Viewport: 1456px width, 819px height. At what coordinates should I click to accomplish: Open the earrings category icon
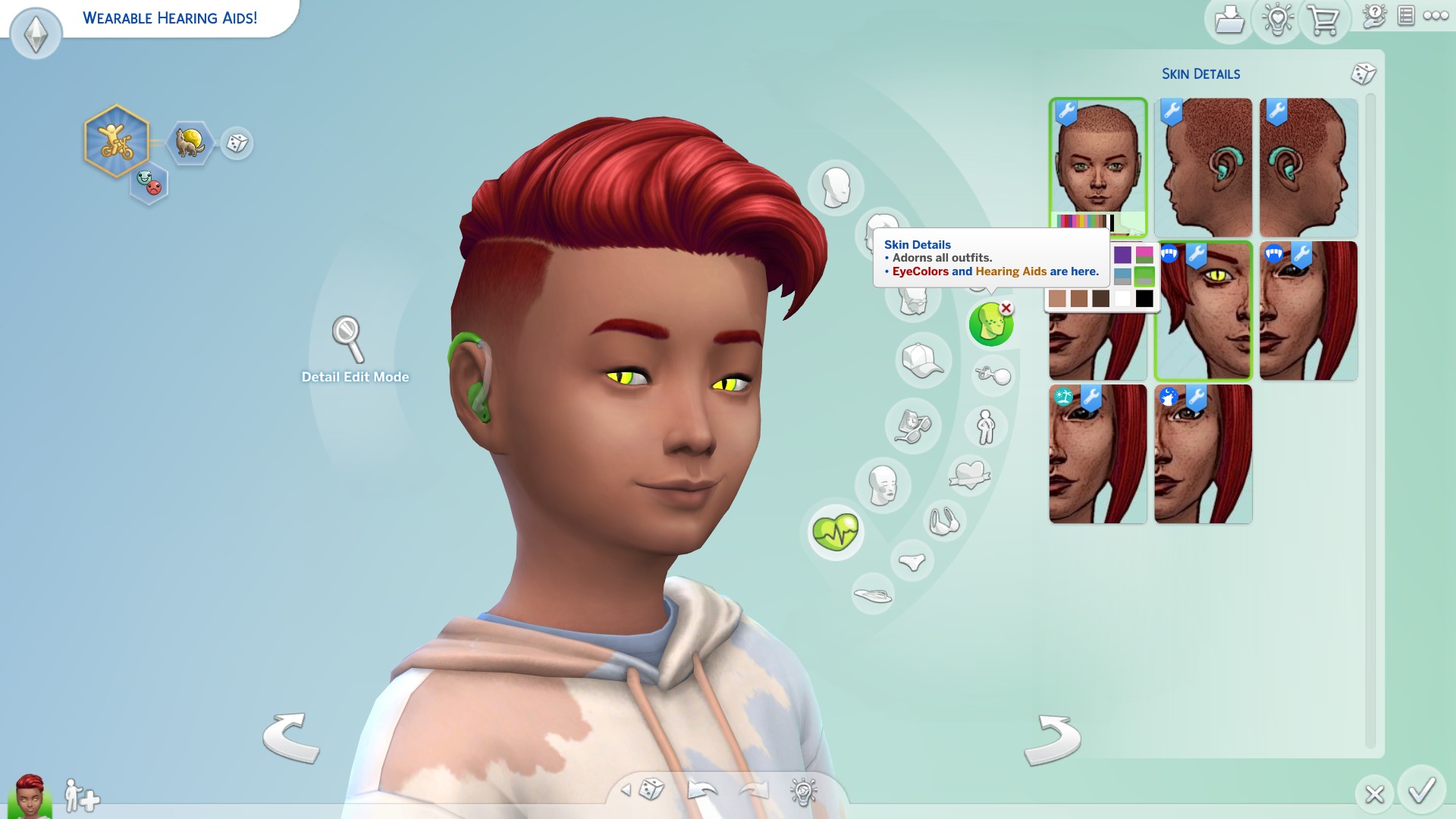[992, 373]
